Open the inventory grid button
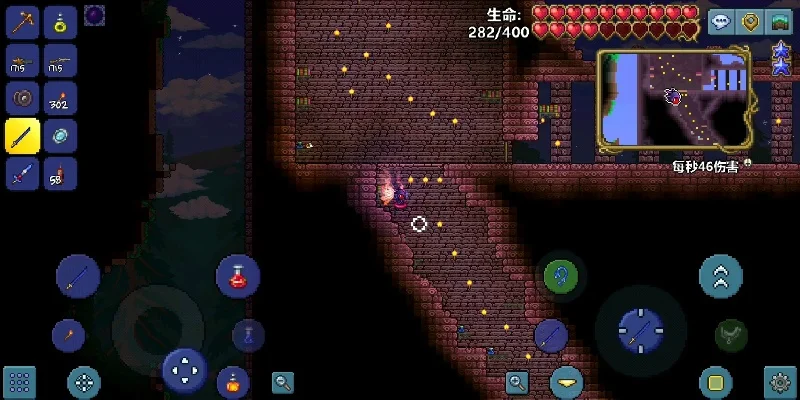 click(x=19, y=381)
